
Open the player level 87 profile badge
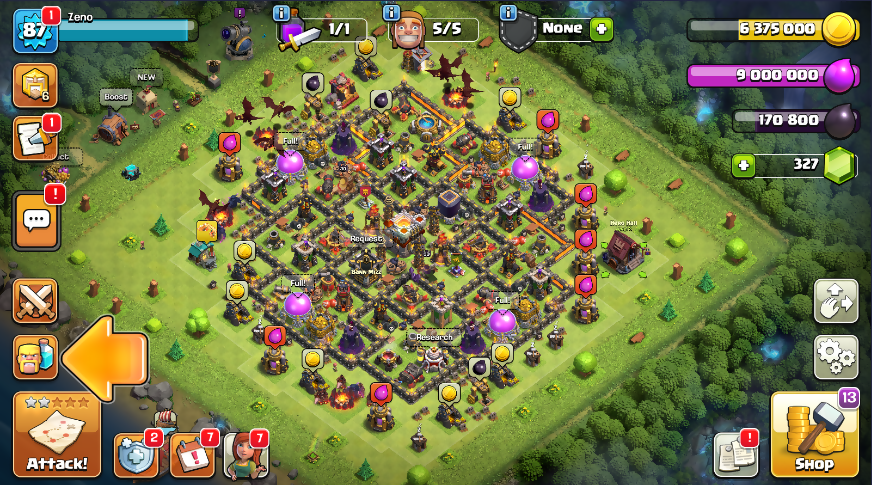(x=32, y=31)
